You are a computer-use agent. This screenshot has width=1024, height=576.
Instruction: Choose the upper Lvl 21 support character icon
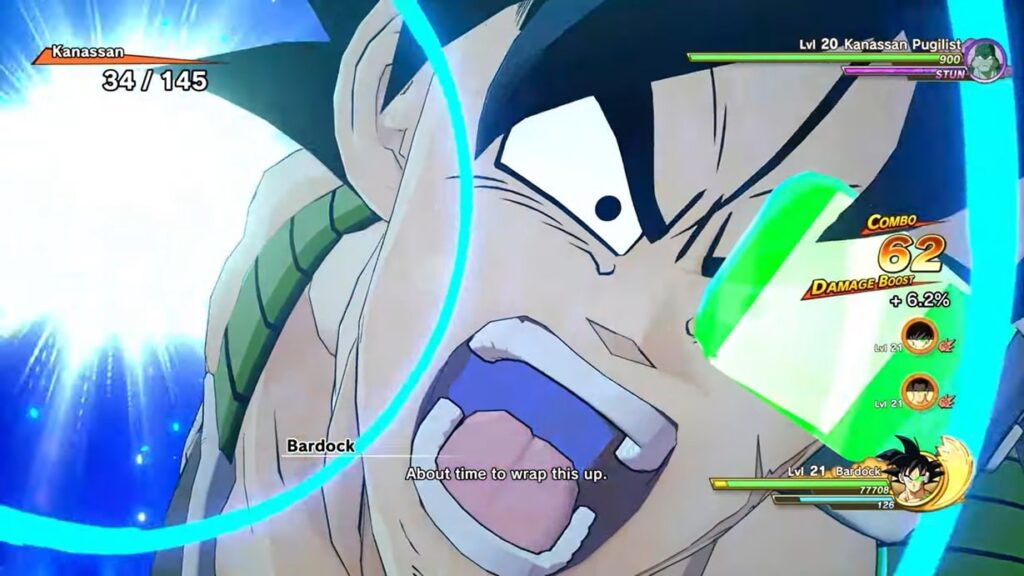coord(918,336)
